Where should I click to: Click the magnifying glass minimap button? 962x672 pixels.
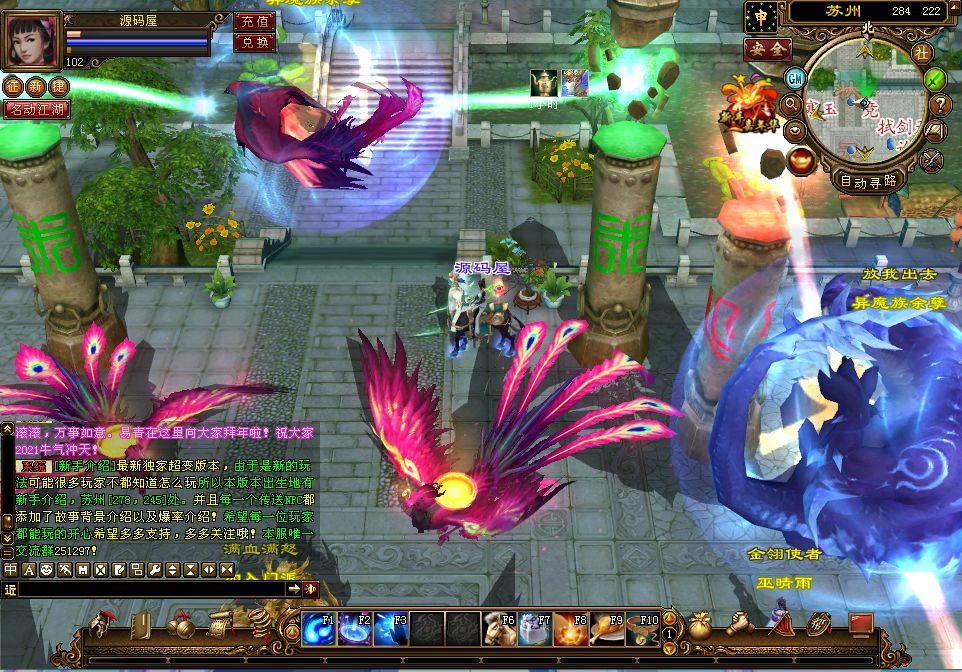[x=790, y=103]
